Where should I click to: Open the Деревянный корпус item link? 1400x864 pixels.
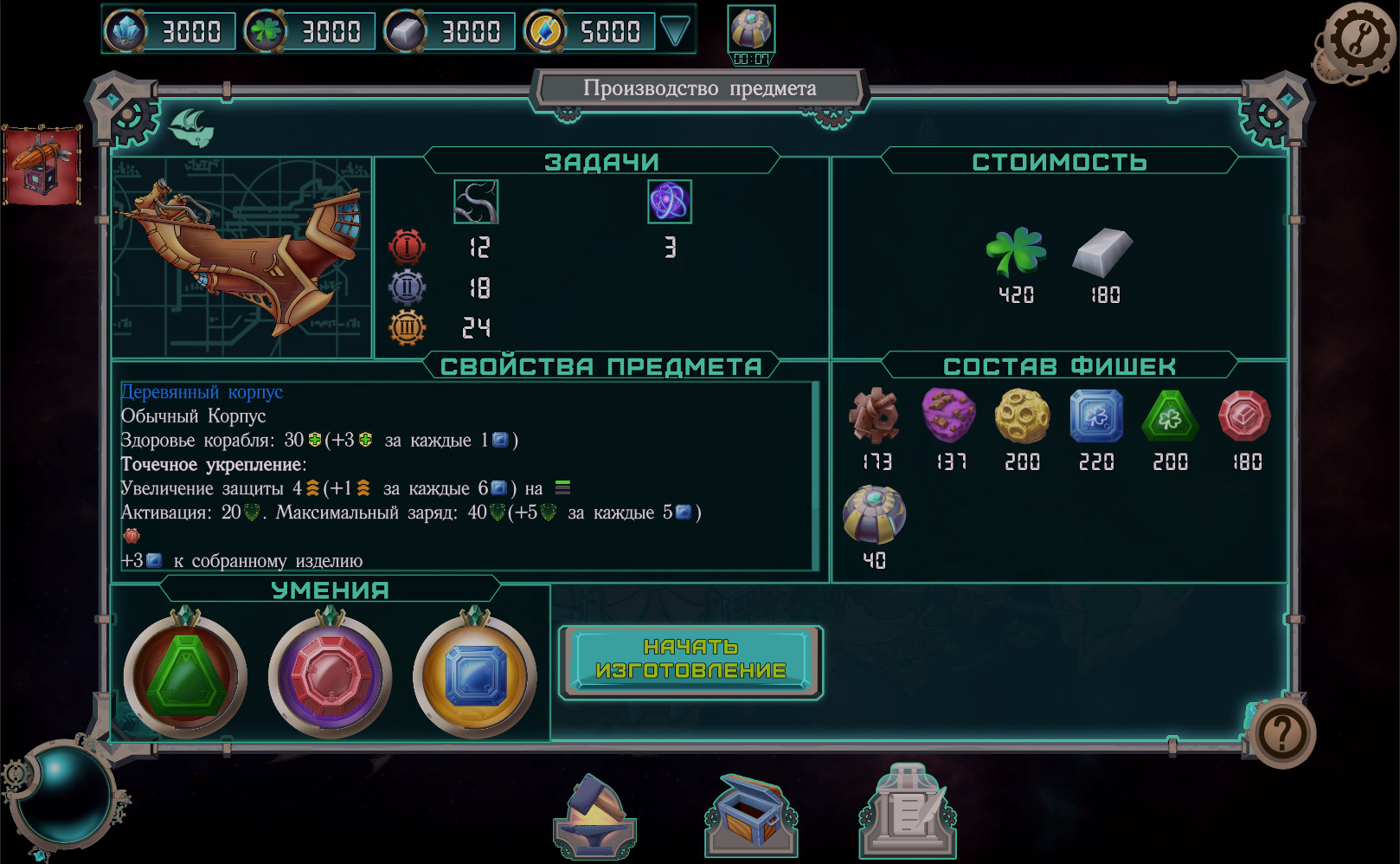click(201, 391)
